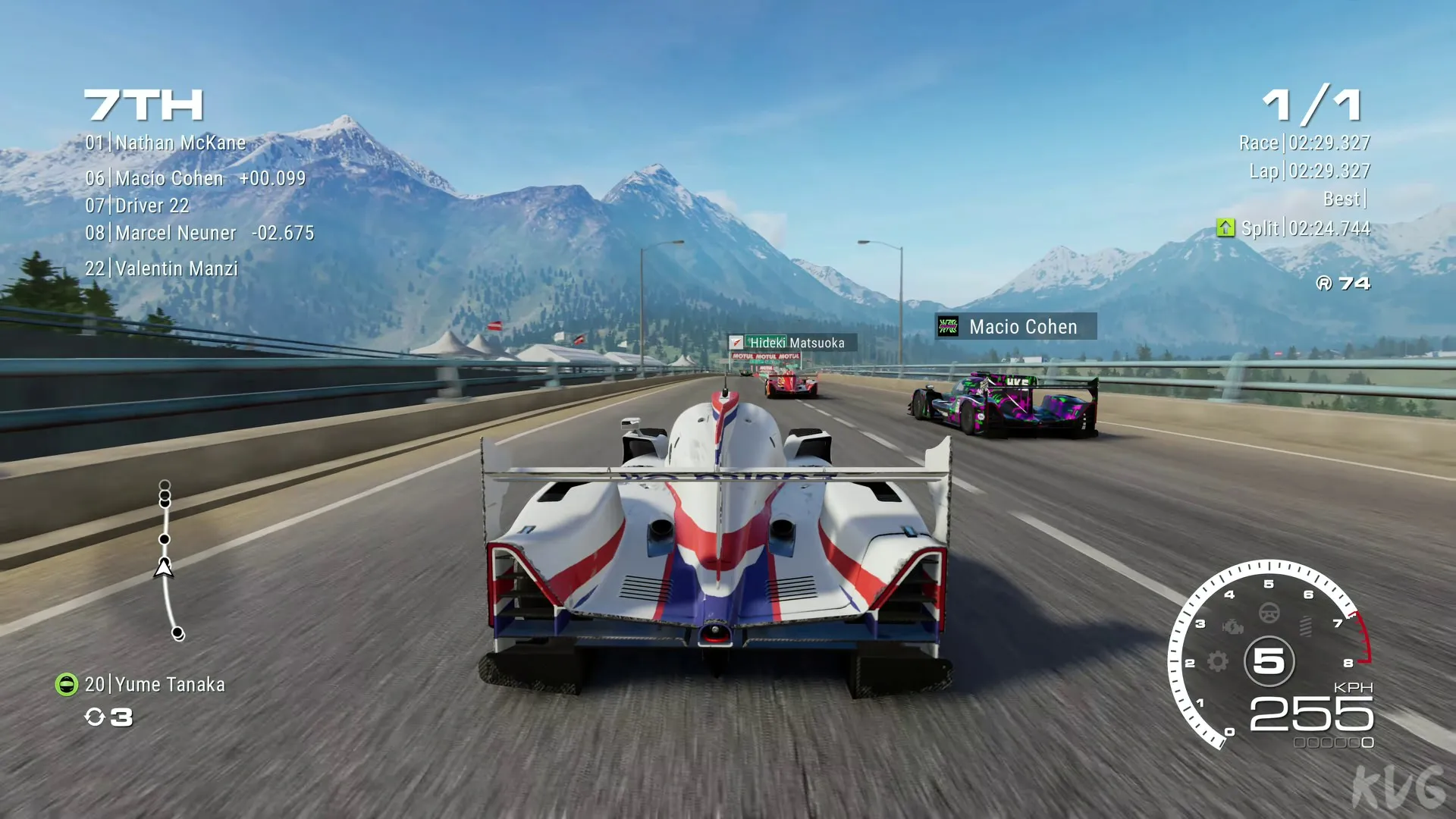Click the engine damage icon on tachometer
Screen dimensions: 1456x819
click(1233, 626)
